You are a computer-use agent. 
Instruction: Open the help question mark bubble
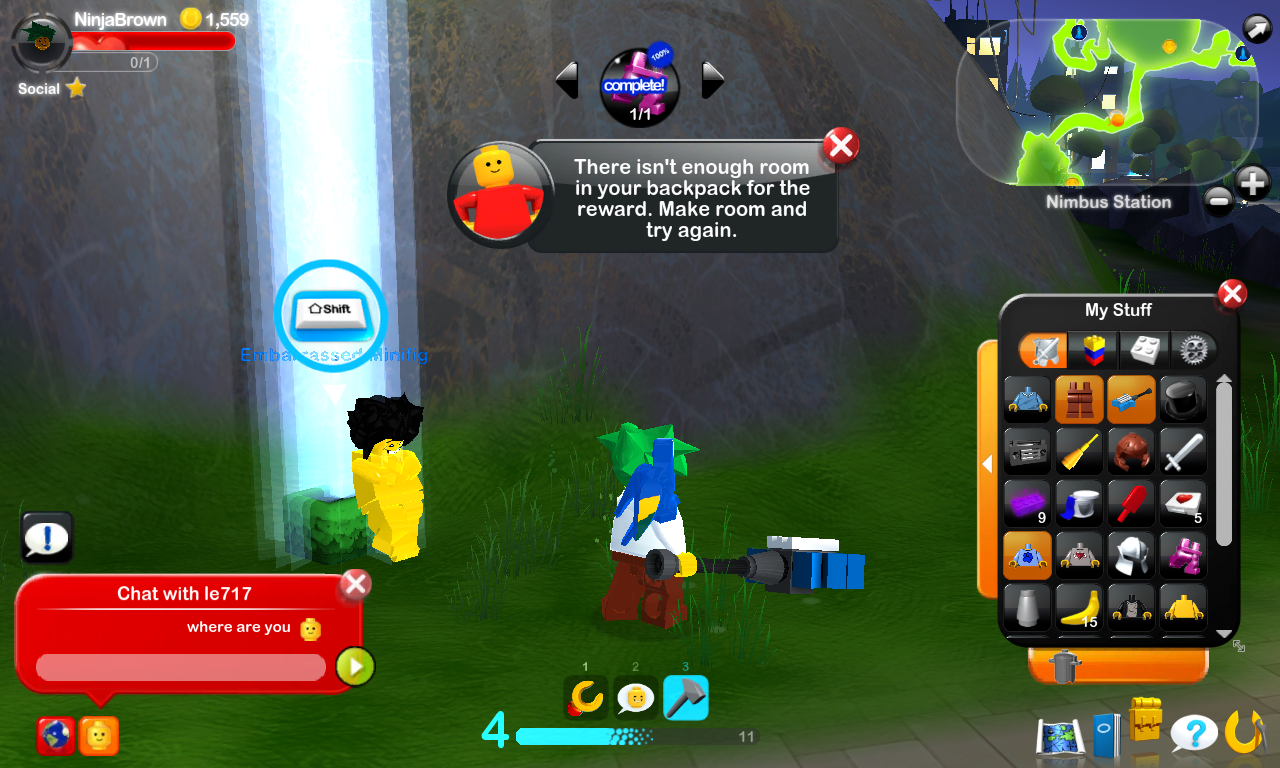[1196, 735]
